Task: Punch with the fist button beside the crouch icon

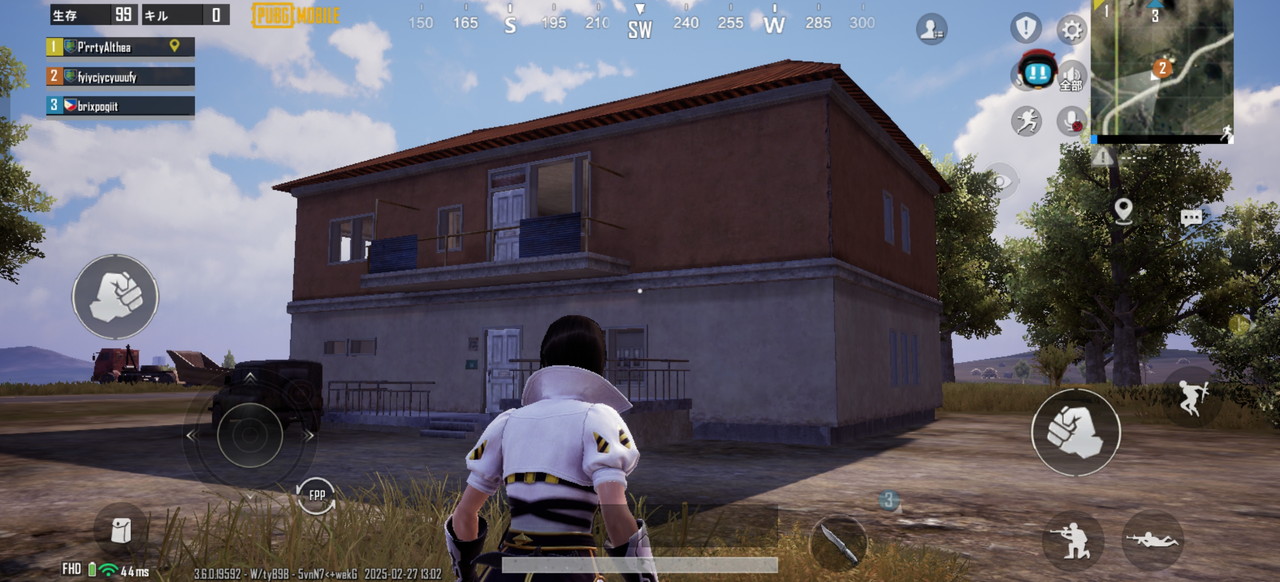Action: pos(1076,432)
